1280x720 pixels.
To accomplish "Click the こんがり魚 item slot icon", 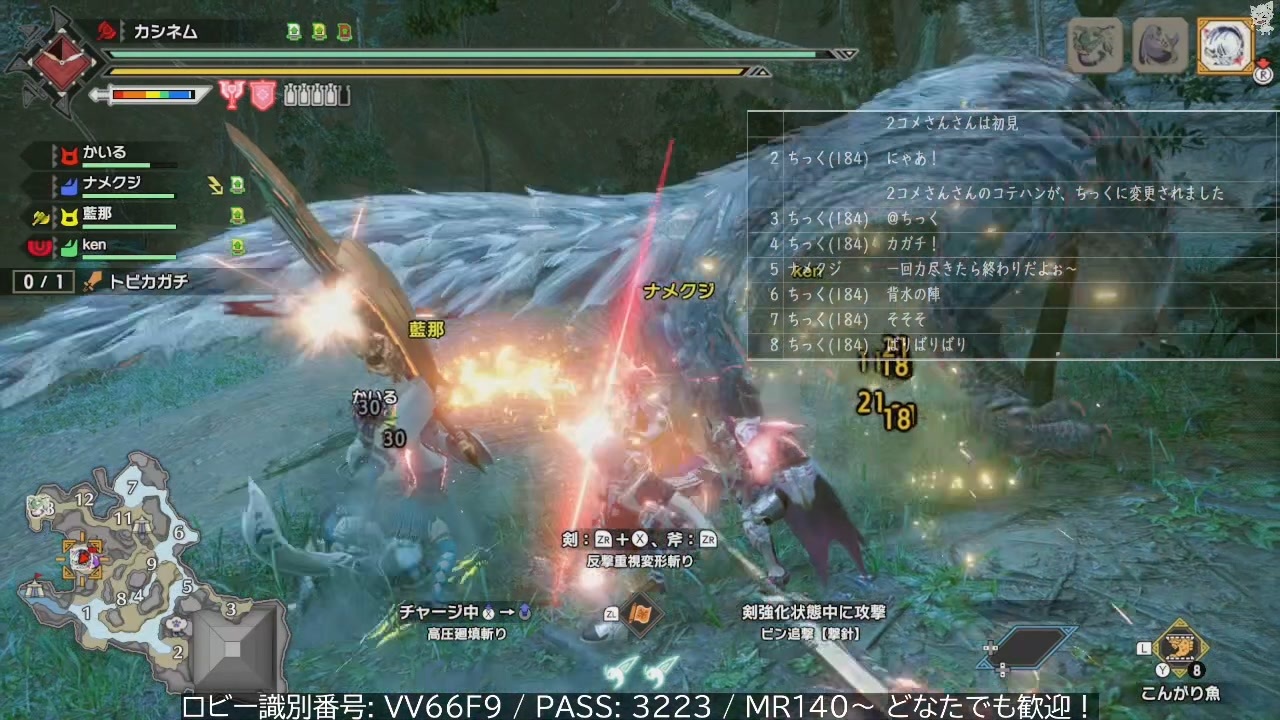I will pyautogui.click(x=1181, y=648).
